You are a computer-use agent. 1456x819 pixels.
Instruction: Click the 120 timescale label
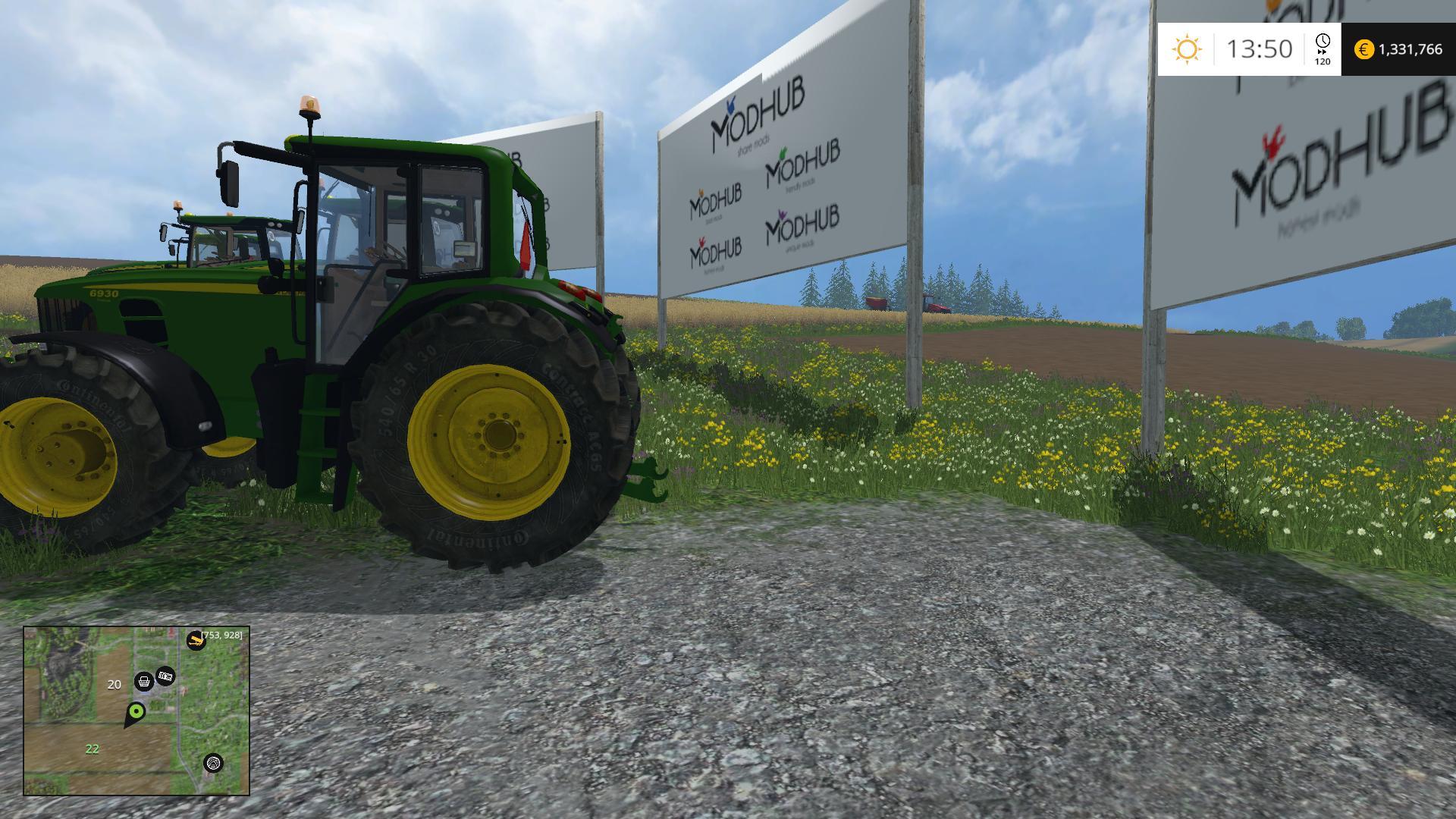click(x=1322, y=62)
